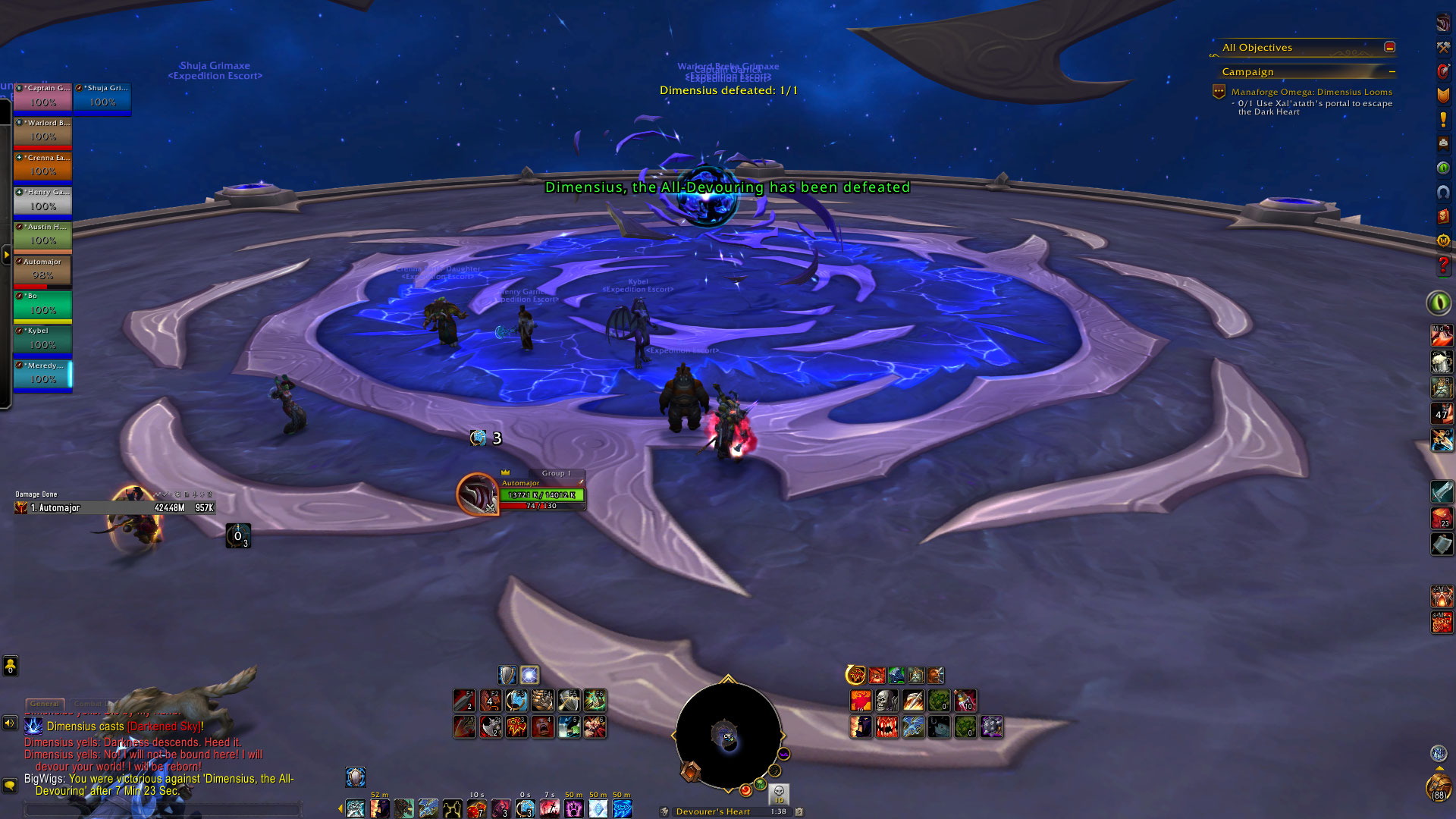The width and height of the screenshot is (1456, 819).
Task: Select the Bo raid frame
Action: tap(42, 306)
